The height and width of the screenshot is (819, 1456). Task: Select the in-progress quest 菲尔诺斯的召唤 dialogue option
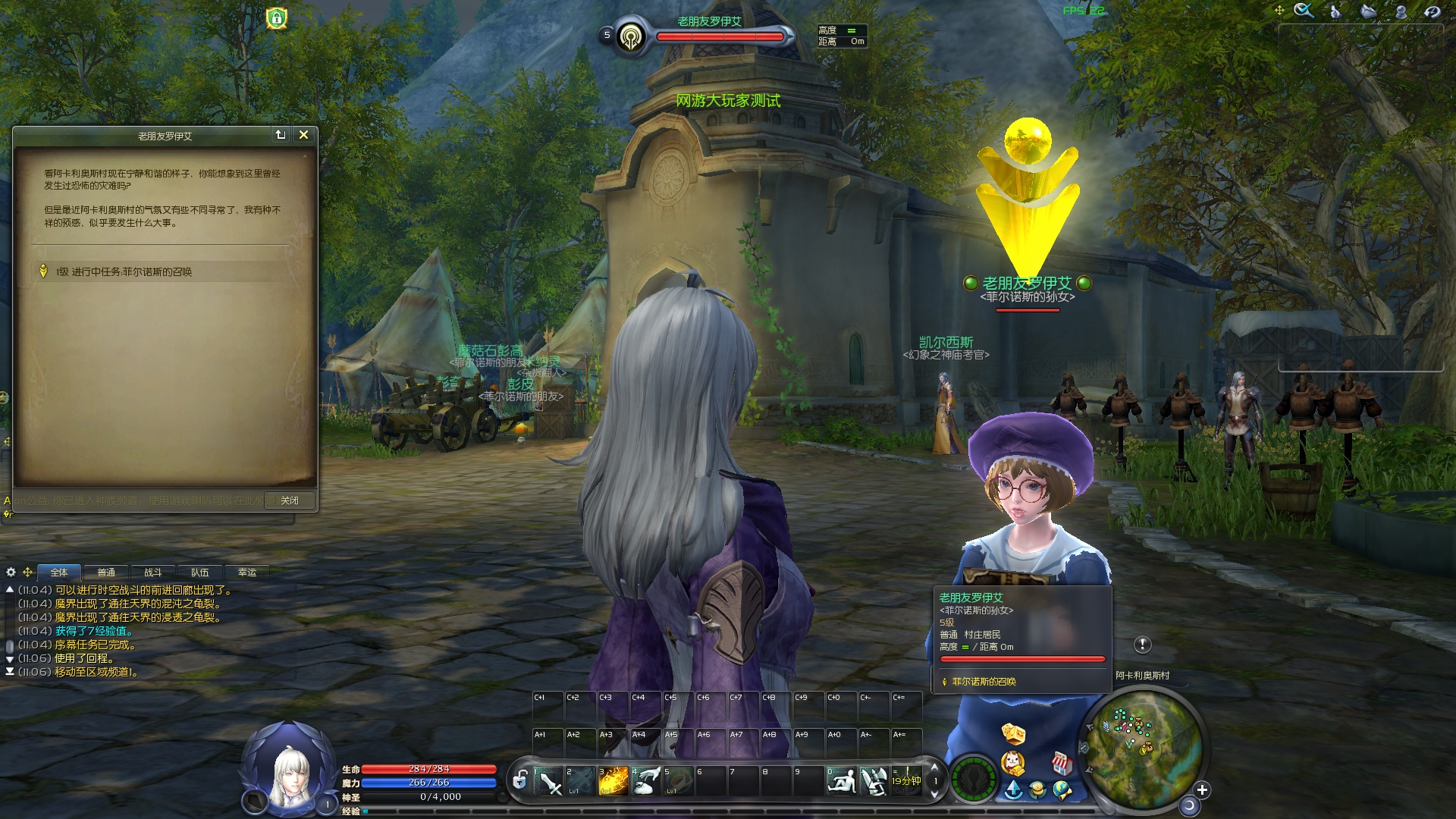[x=124, y=271]
